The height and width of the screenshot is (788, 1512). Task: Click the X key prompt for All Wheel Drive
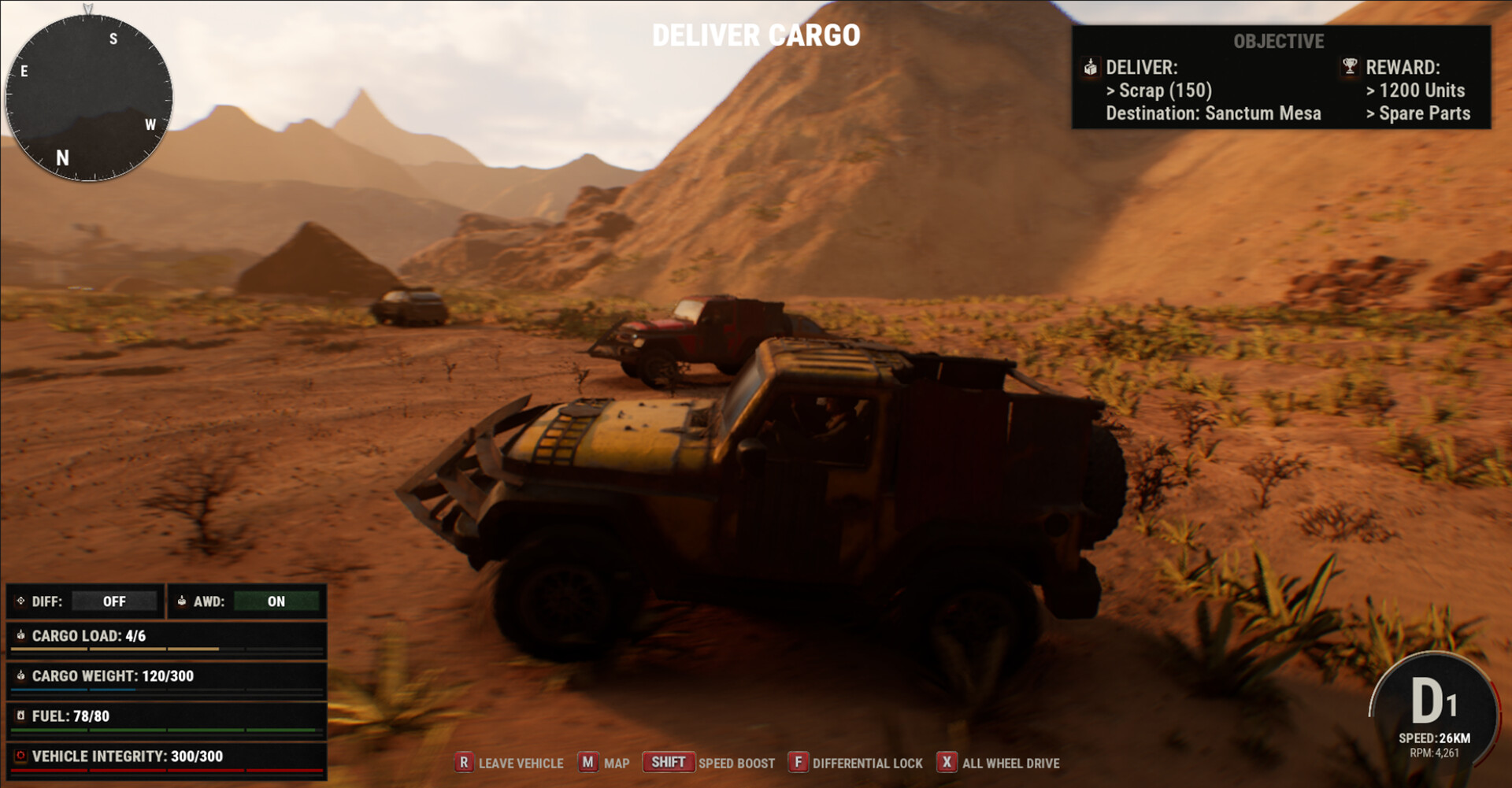pyautogui.click(x=946, y=763)
